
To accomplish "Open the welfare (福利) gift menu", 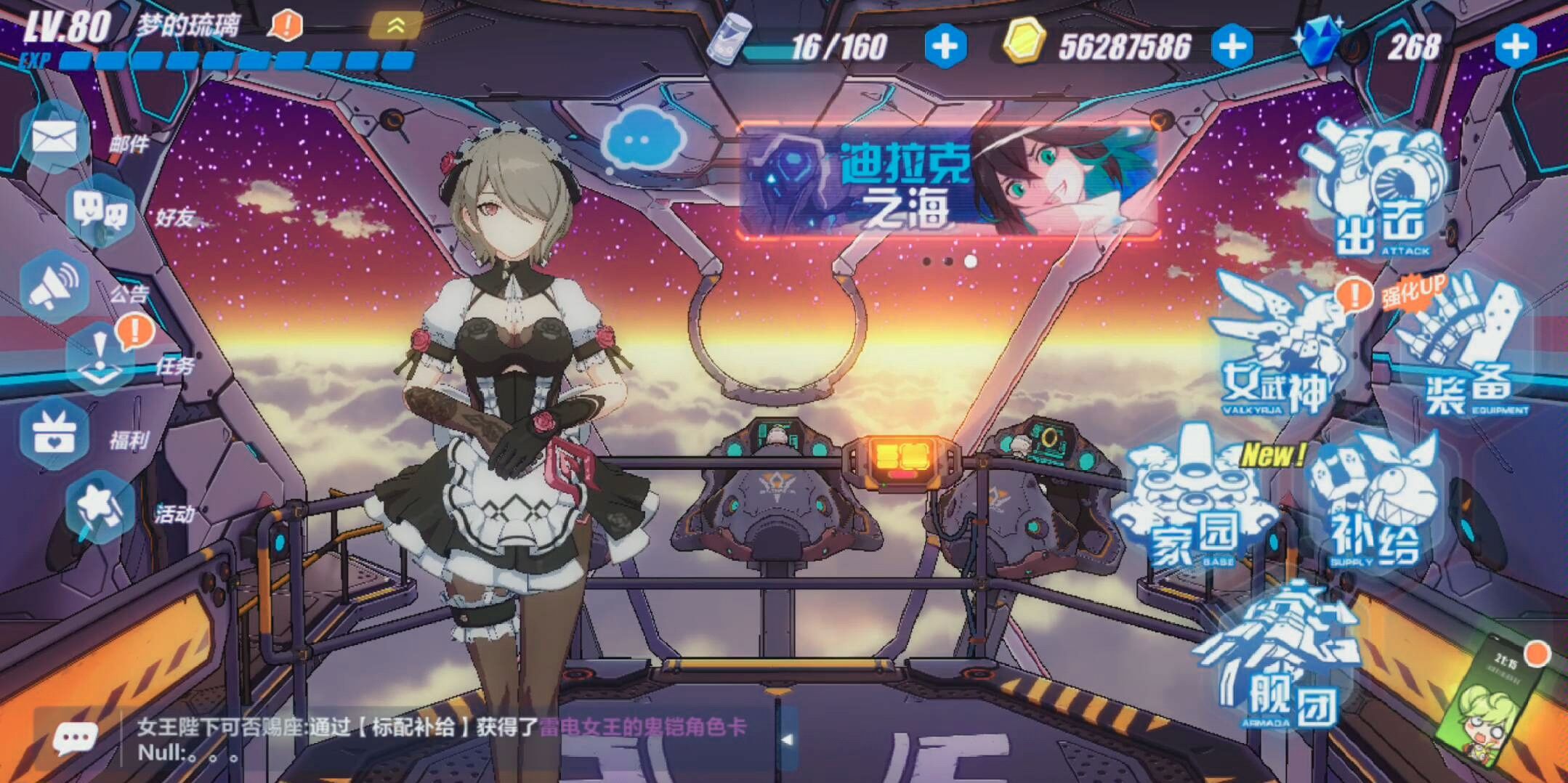I will 55,434.
